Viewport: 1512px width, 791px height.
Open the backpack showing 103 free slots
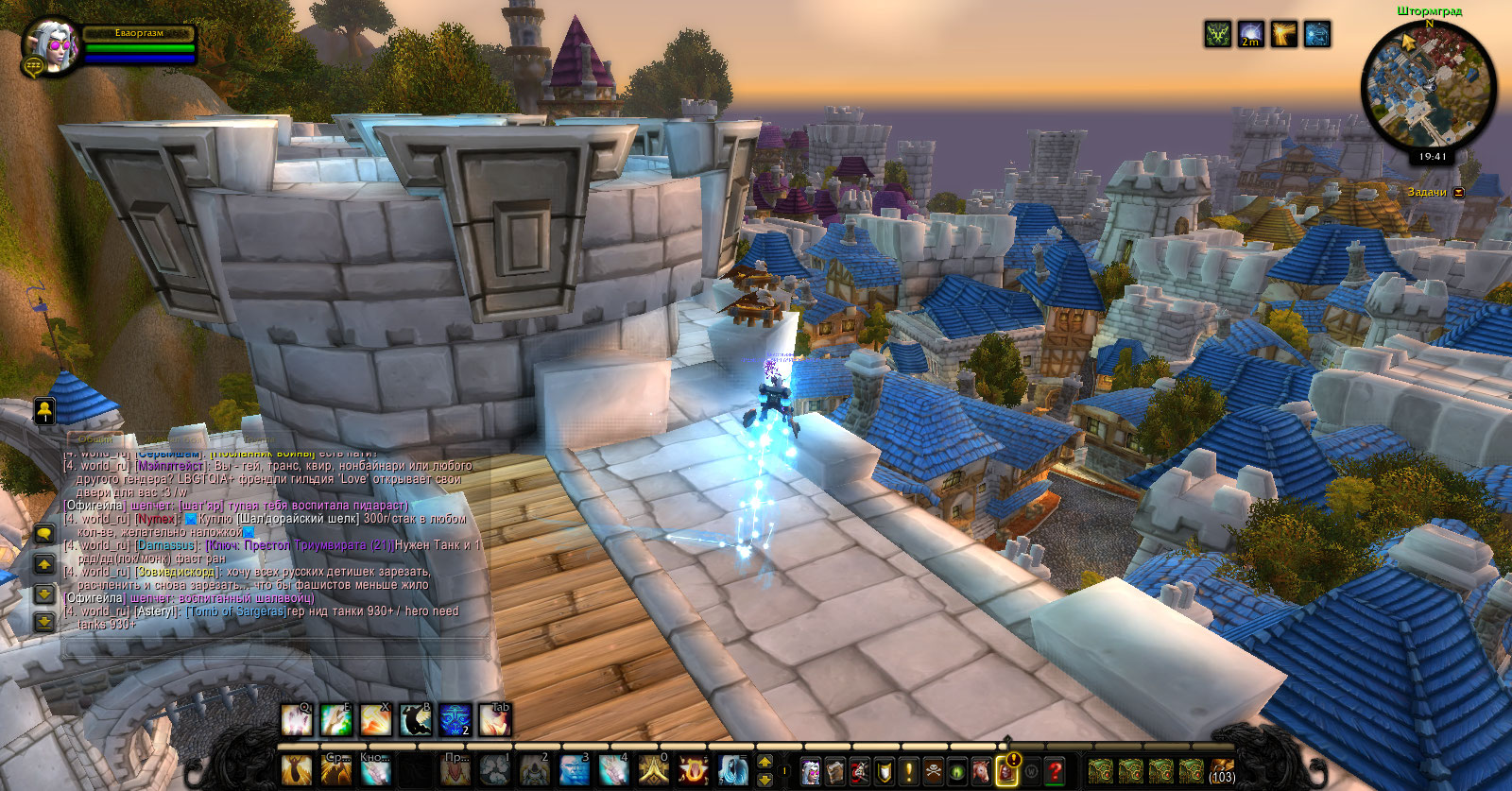(1222, 771)
